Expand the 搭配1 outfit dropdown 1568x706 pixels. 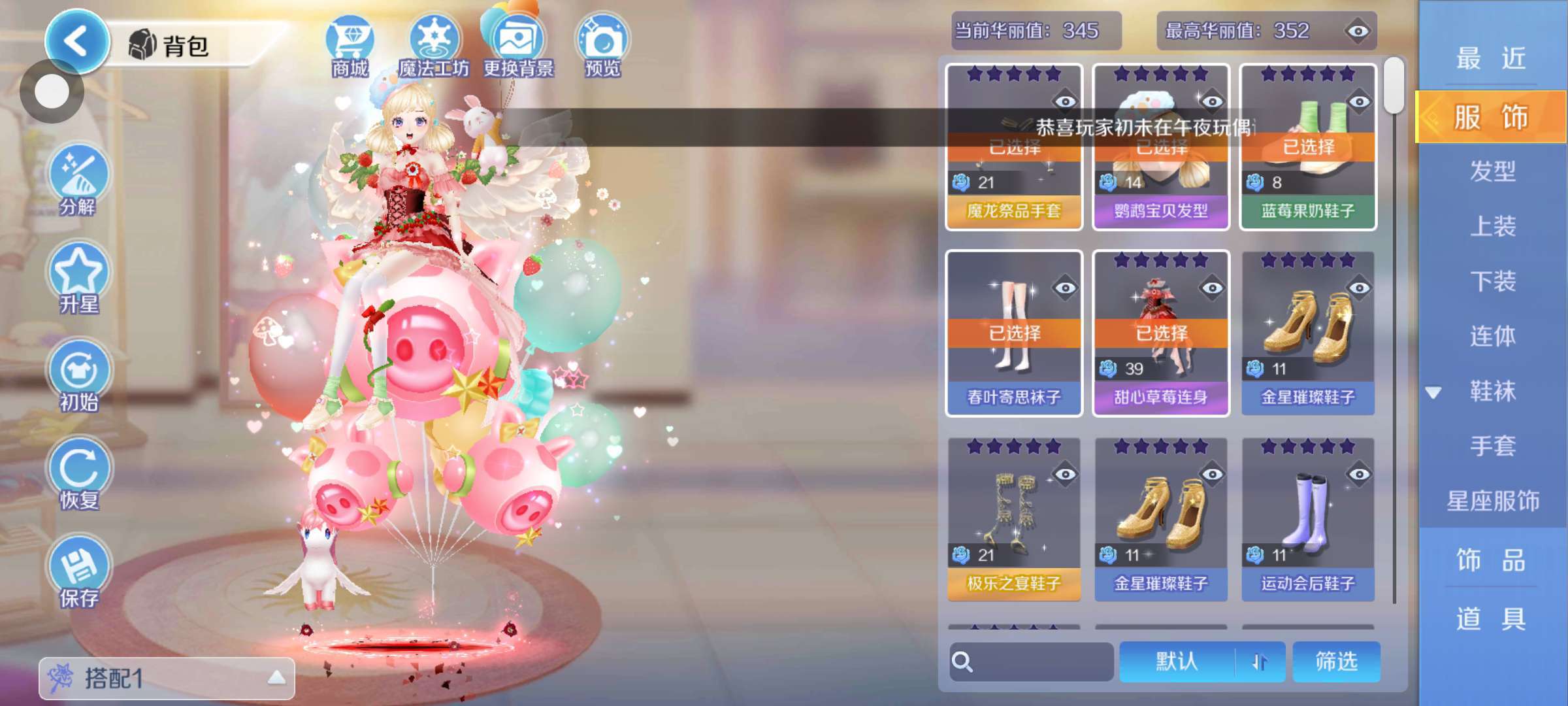pyautogui.click(x=167, y=678)
